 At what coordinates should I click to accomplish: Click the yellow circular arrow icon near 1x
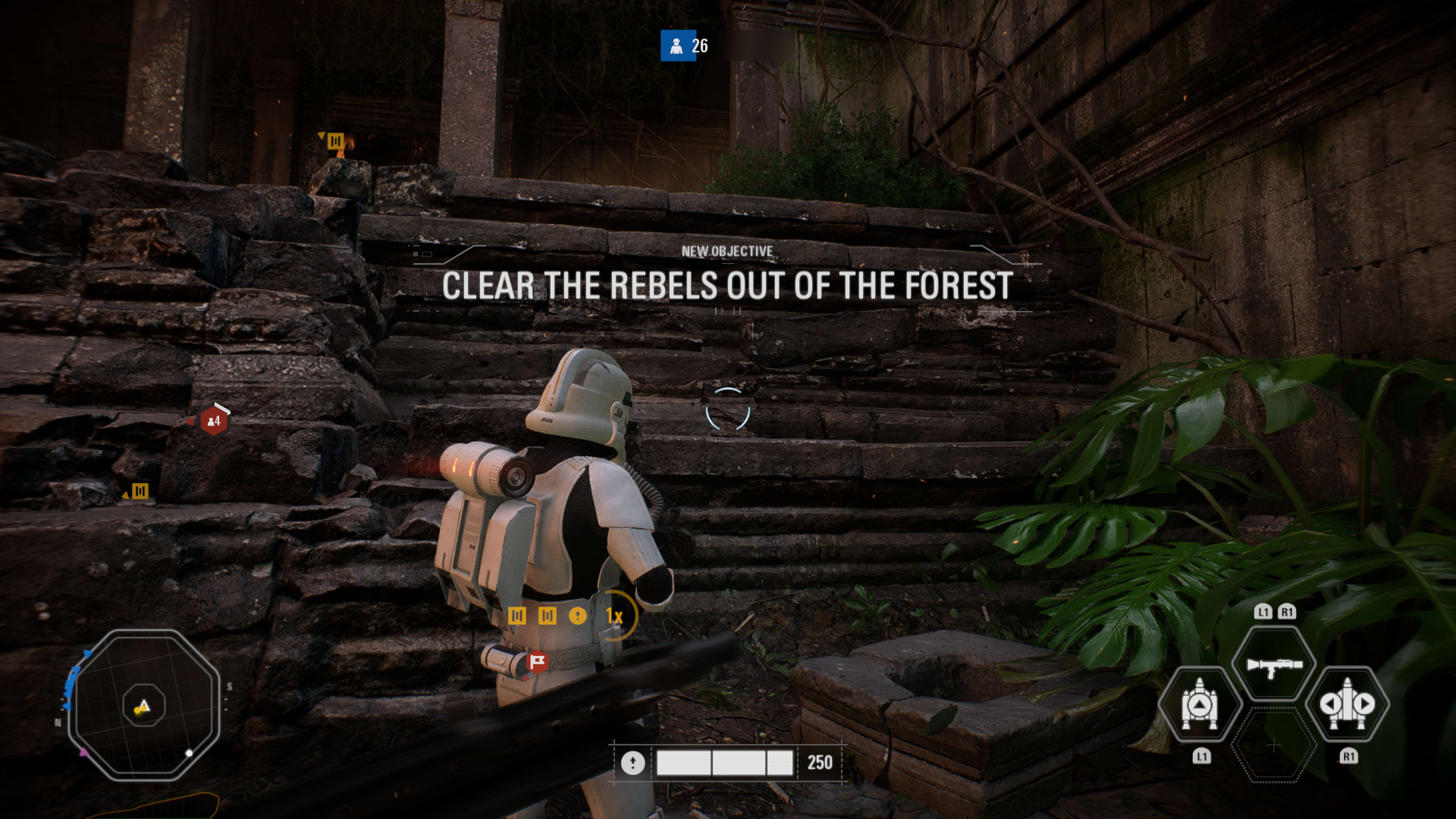(577, 615)
